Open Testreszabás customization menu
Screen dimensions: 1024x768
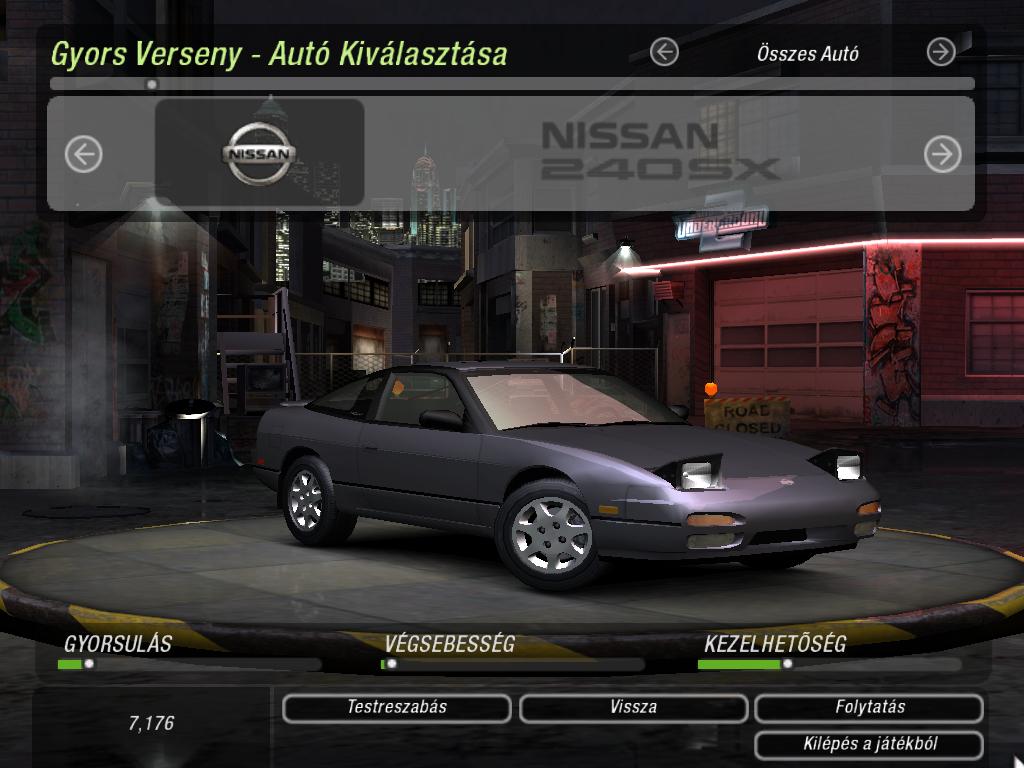click(x=397, y=708)
